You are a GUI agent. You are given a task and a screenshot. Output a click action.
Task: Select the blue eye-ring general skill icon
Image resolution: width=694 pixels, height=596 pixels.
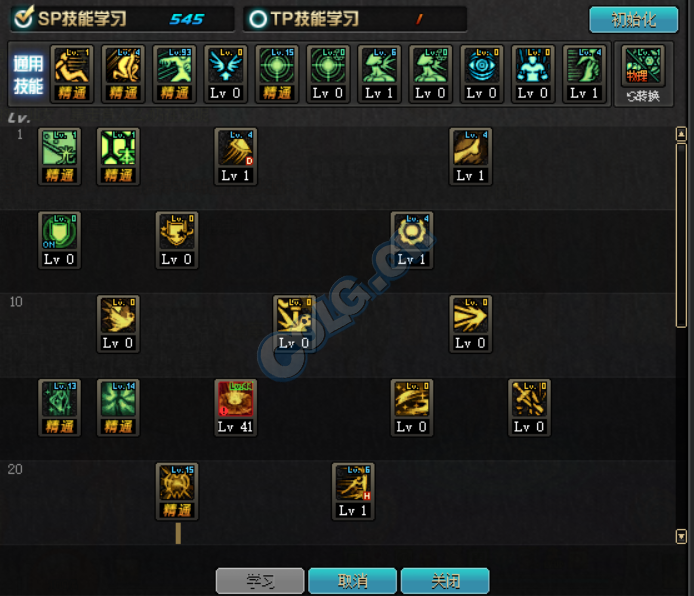pos(481,66)
